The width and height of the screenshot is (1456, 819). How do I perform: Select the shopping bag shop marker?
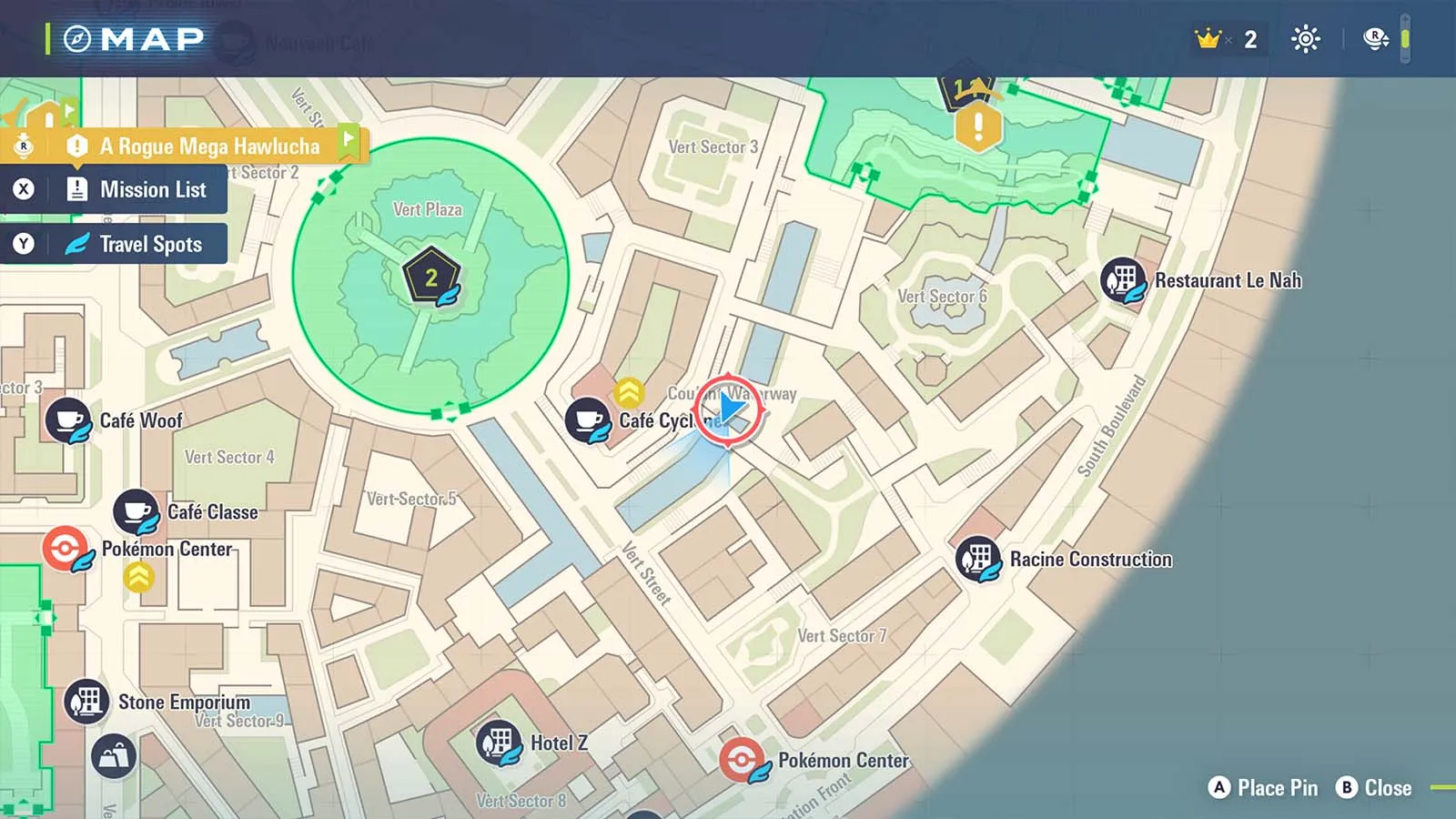[x=114, y=756]
